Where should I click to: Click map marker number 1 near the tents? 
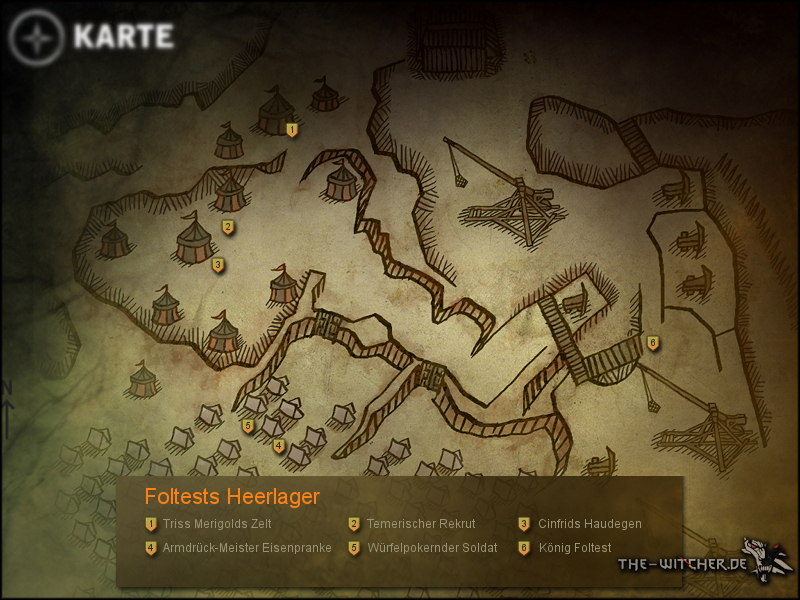point(292,130)
